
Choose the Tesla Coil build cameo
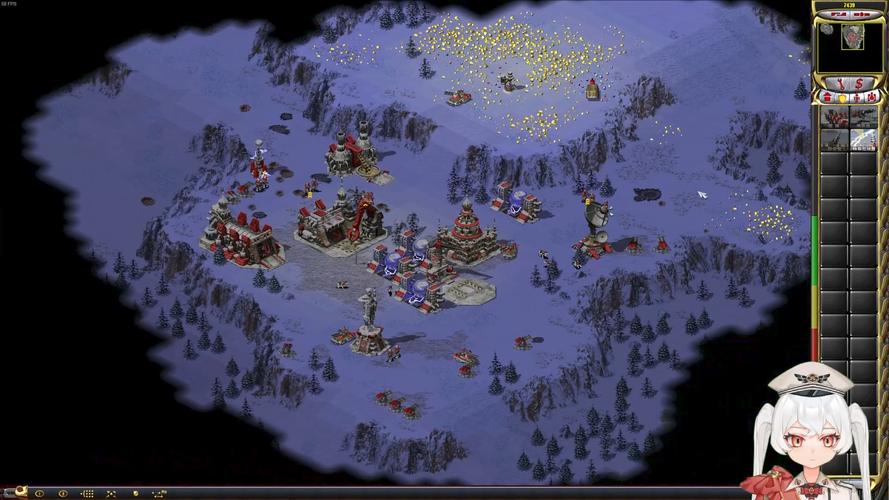864,140
